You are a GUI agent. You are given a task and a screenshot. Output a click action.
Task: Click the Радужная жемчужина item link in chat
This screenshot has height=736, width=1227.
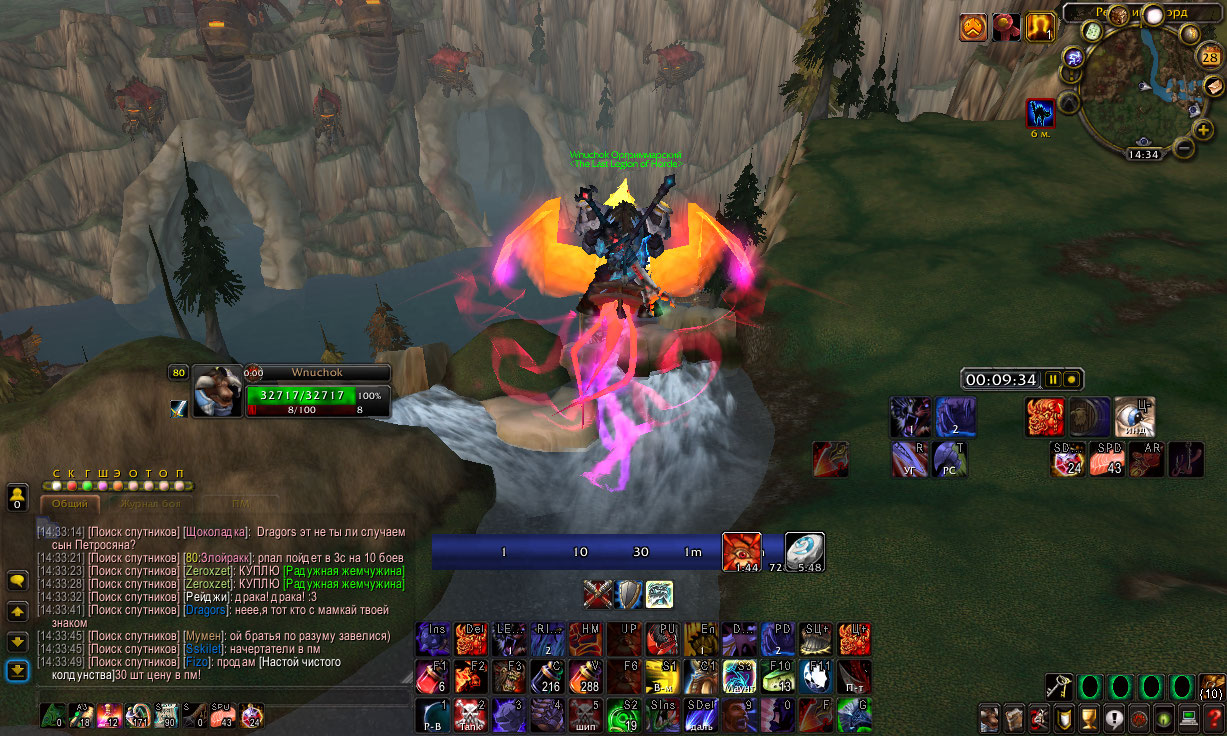pyautogui.click(x=344, y=571)
